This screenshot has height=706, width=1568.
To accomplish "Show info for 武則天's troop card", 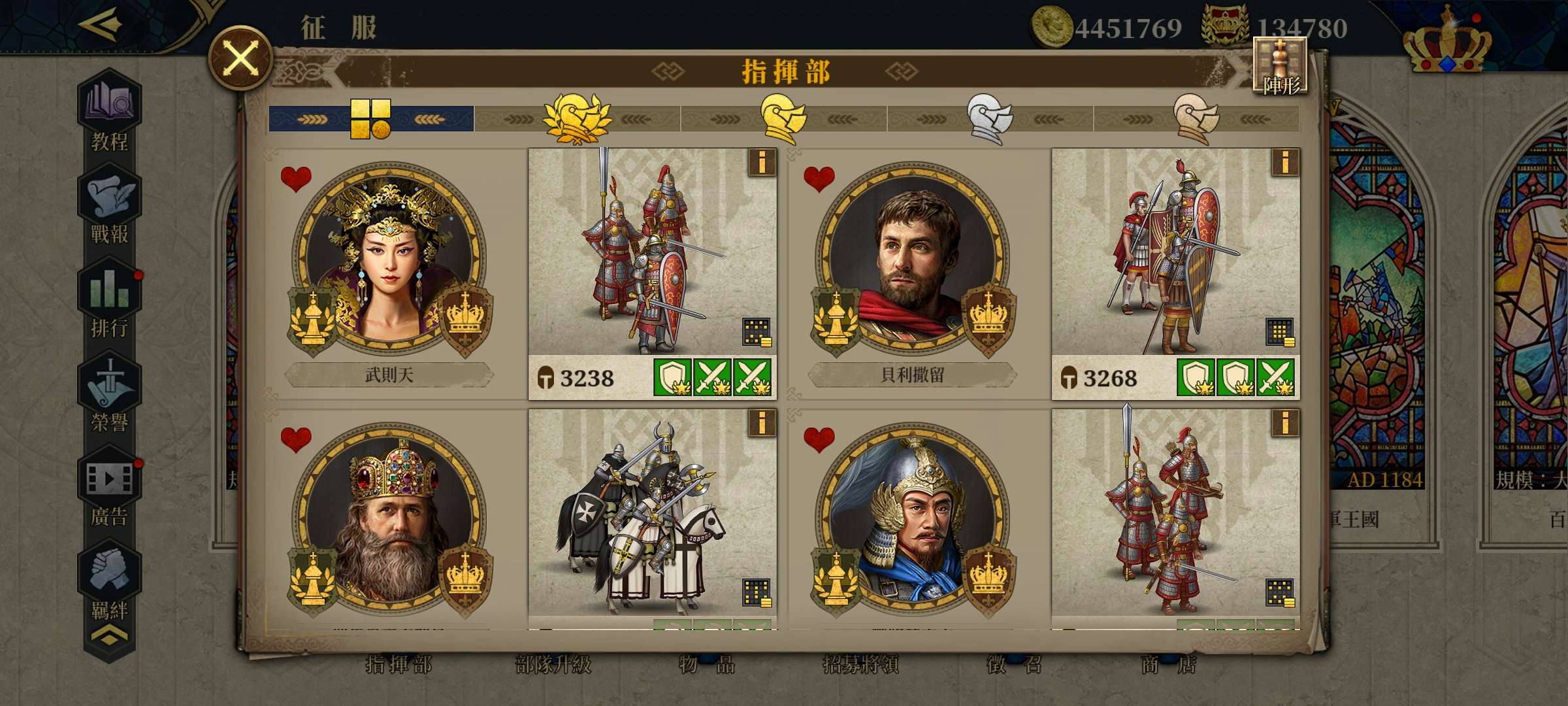I will 762,161.
